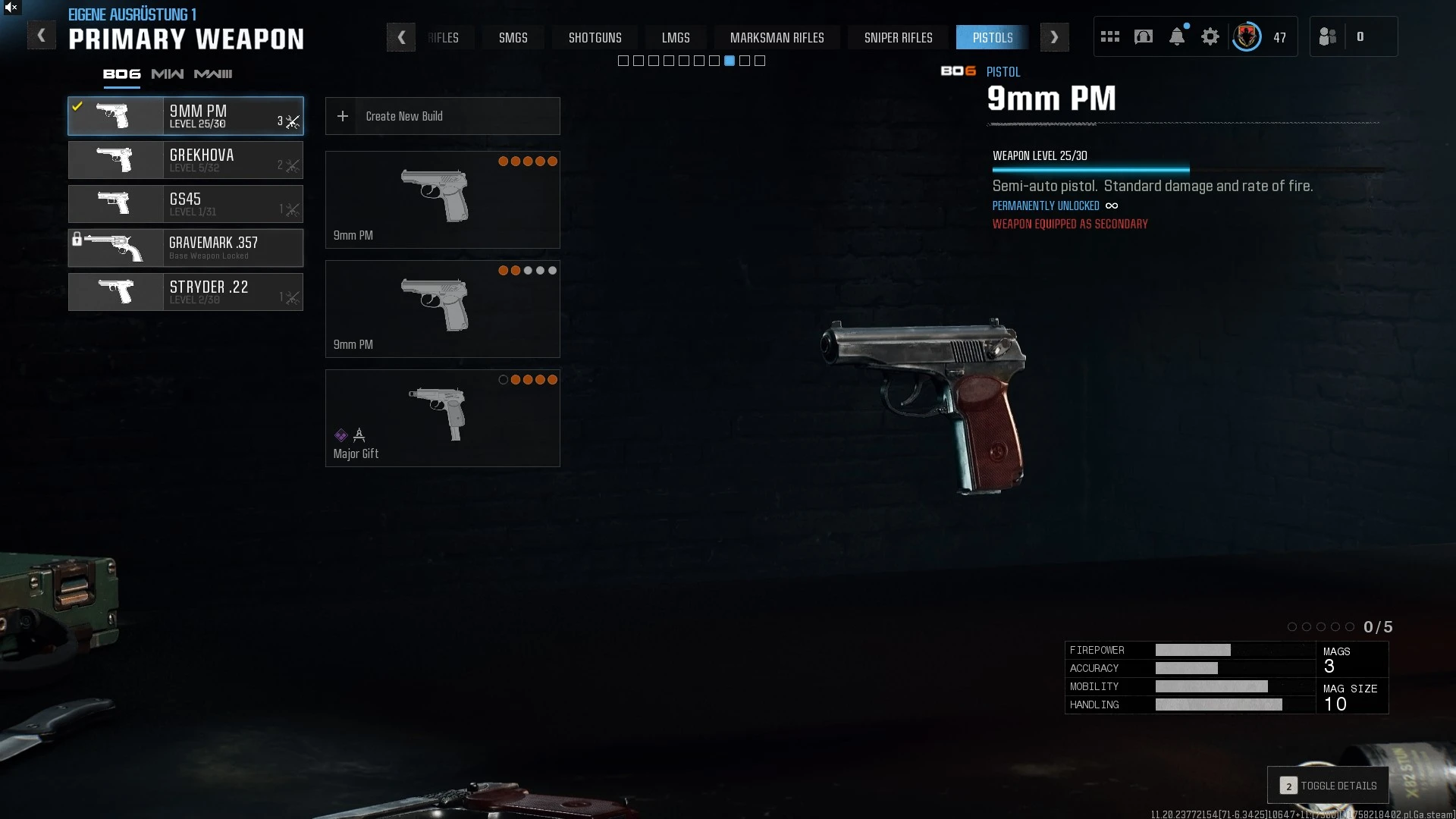
Task: Select the GS45 pistol row
Action: tap(186, 204)
